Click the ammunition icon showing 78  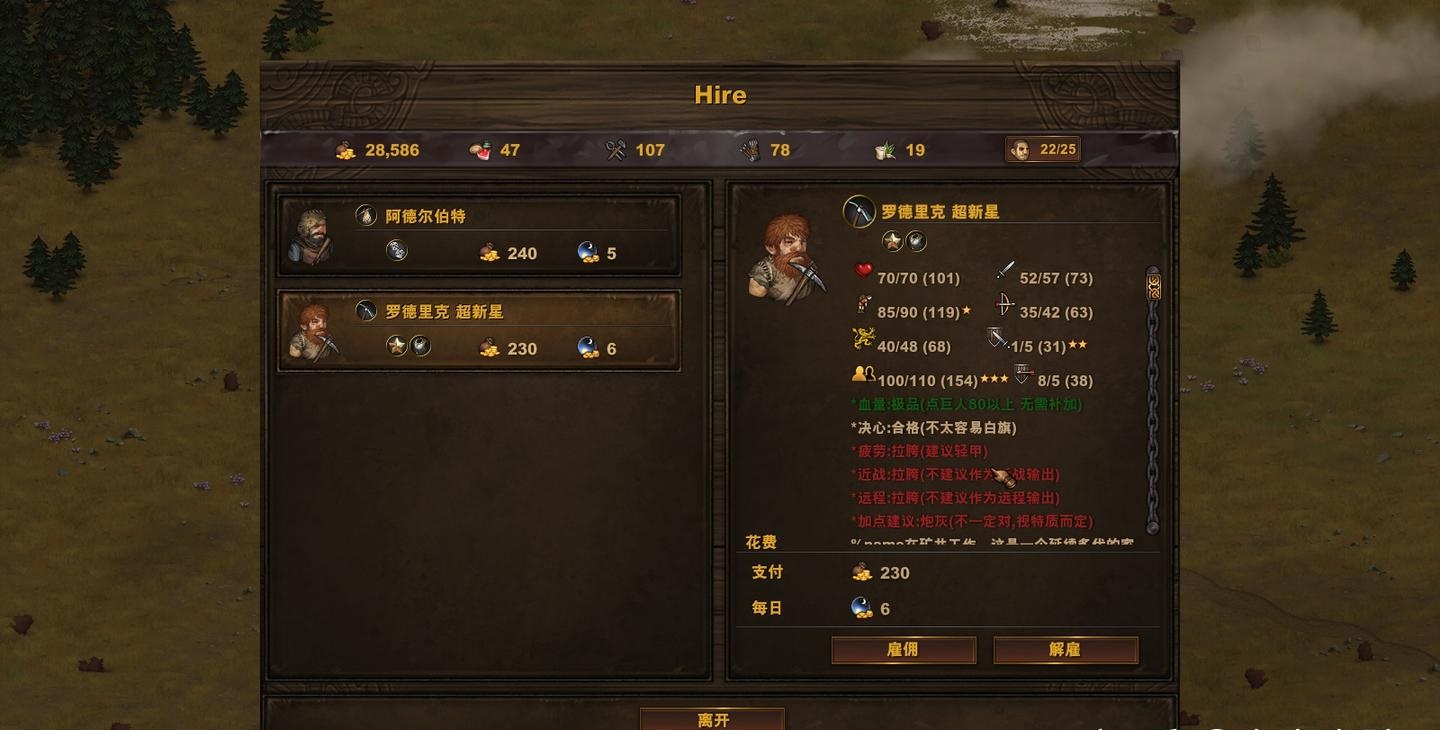[x=750, y=148]
